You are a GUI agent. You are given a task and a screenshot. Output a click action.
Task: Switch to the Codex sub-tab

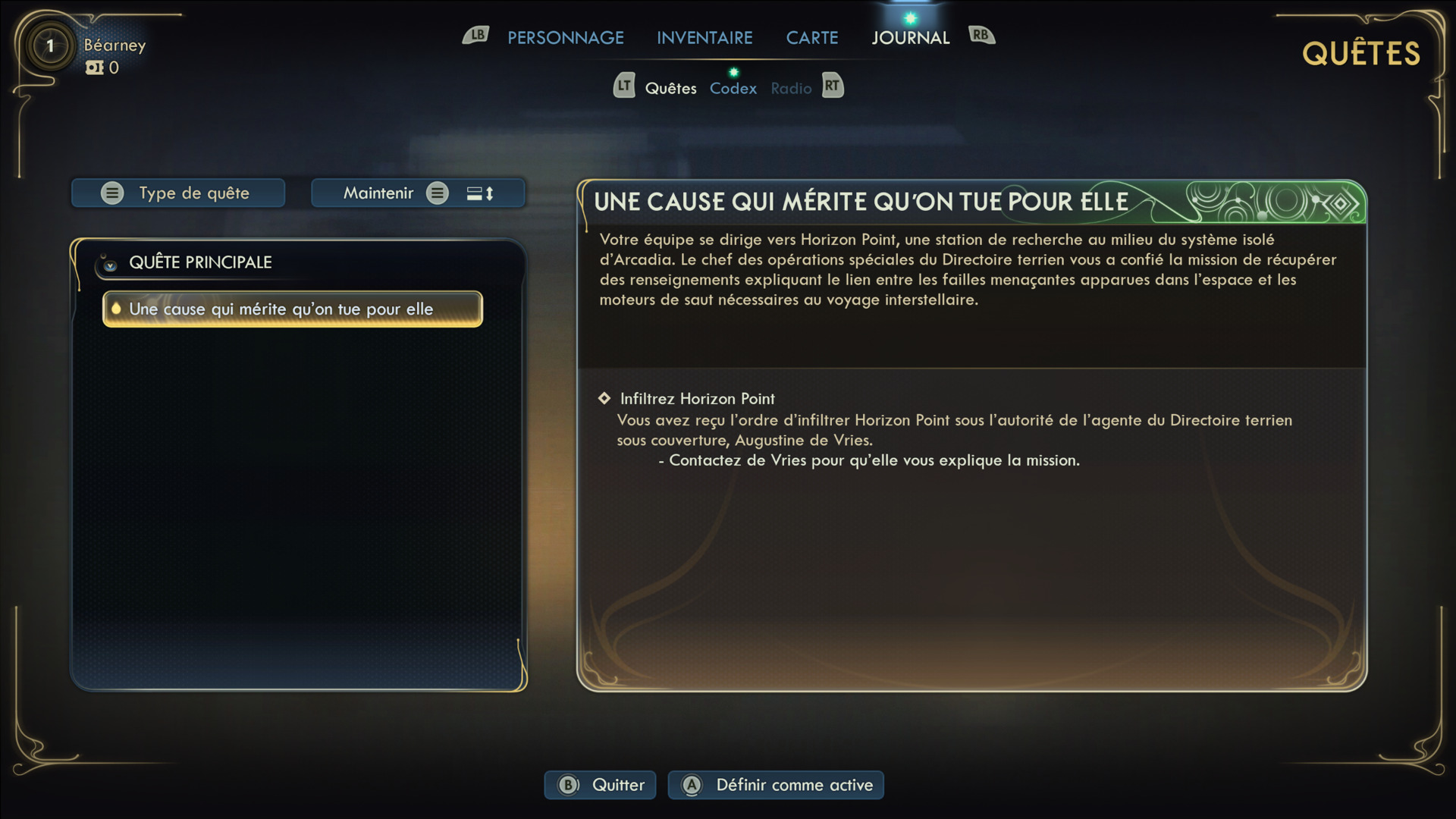[733, 89]
